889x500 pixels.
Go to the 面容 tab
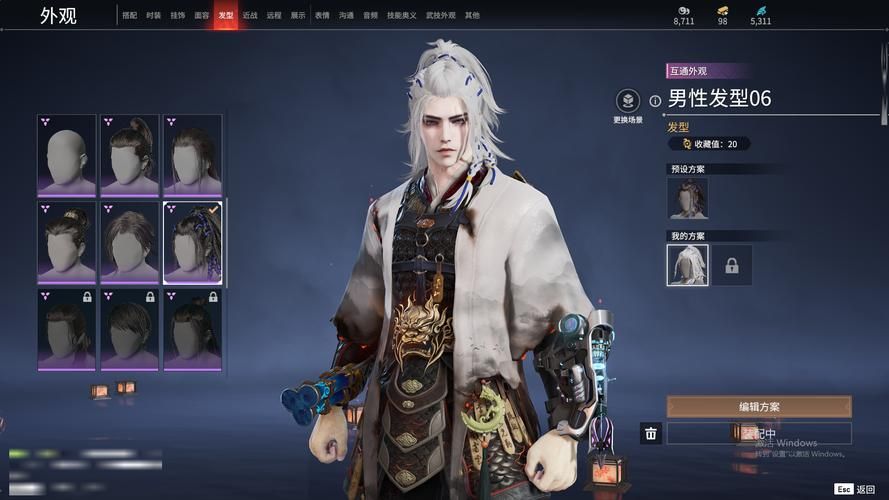pyautogui.click(x=202, y=16)
